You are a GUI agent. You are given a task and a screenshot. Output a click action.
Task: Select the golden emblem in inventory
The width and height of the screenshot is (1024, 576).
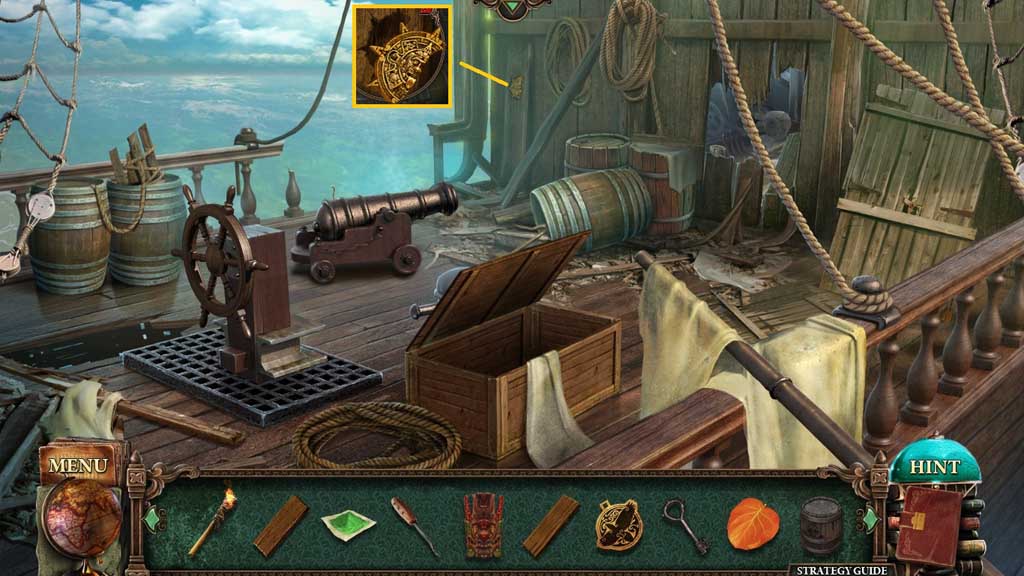[x=619, y=524]
